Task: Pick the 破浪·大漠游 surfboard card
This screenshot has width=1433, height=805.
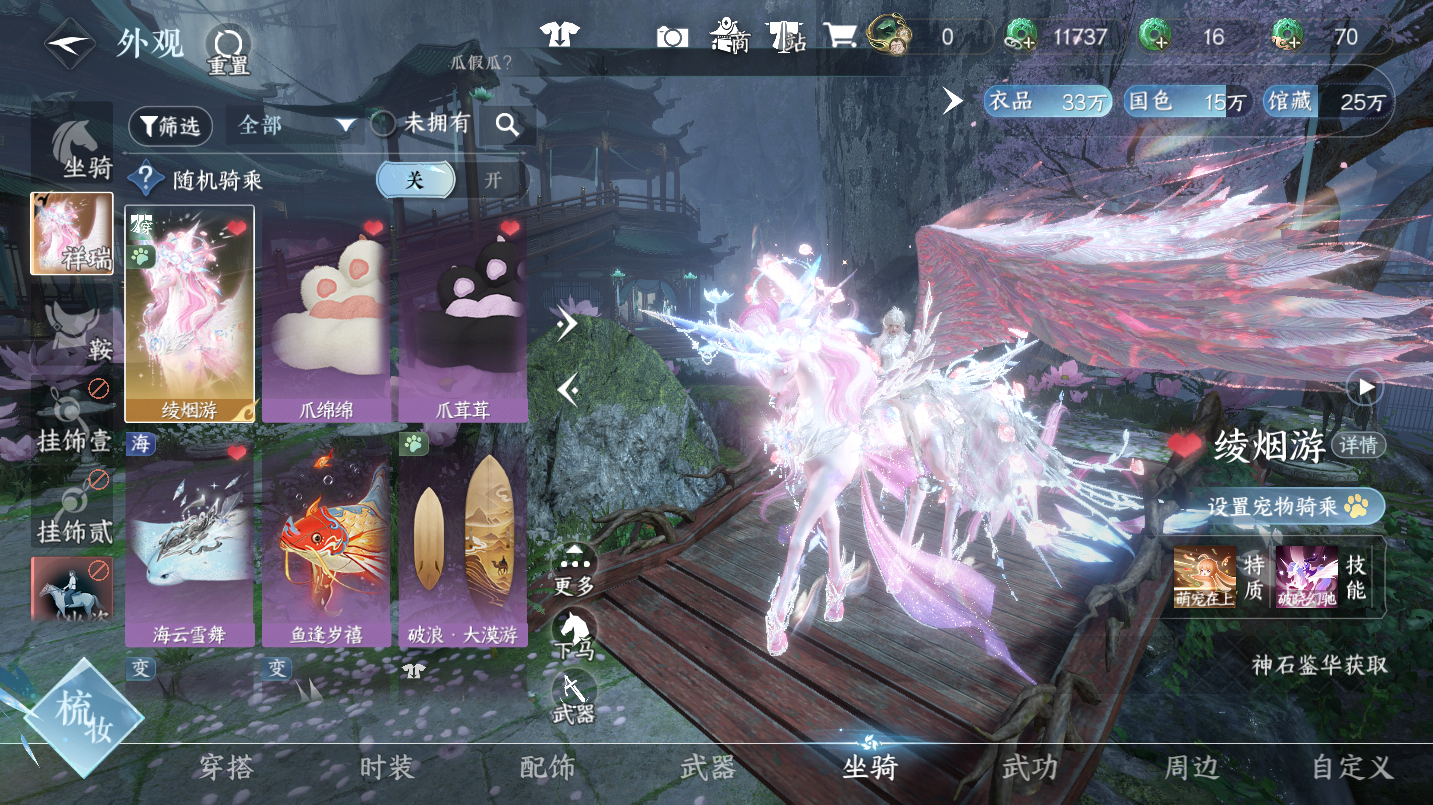Action: [x=462, y=540]
